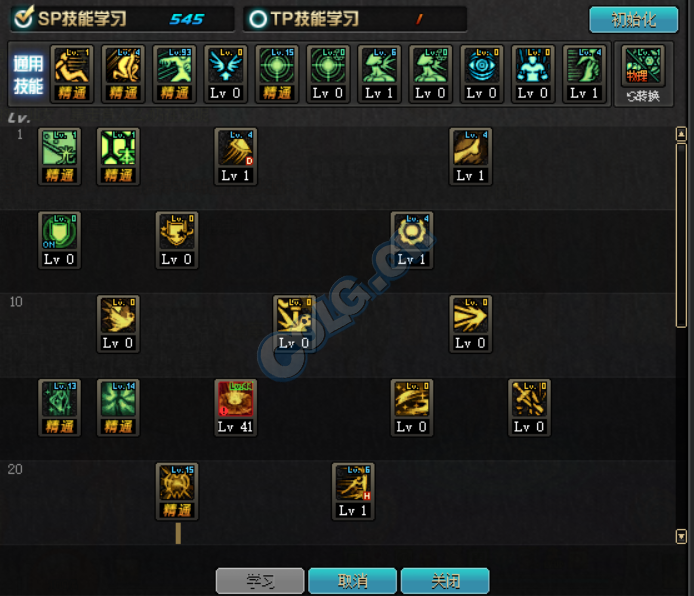This screenshot has width=694, height=596.
Task: Open the TP技能学习 tab
Action: click(x=314, y=18)
